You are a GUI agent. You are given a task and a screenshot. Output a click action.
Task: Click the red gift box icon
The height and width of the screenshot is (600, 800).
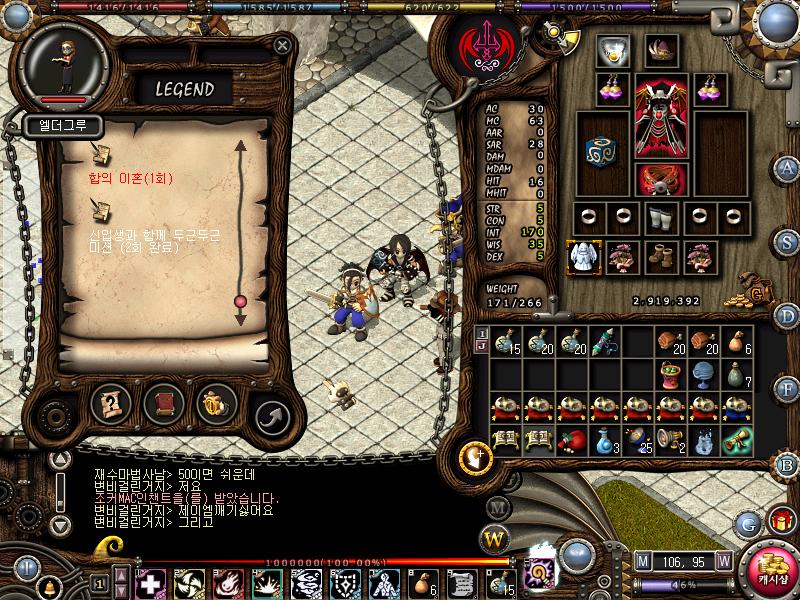(780, 521)
